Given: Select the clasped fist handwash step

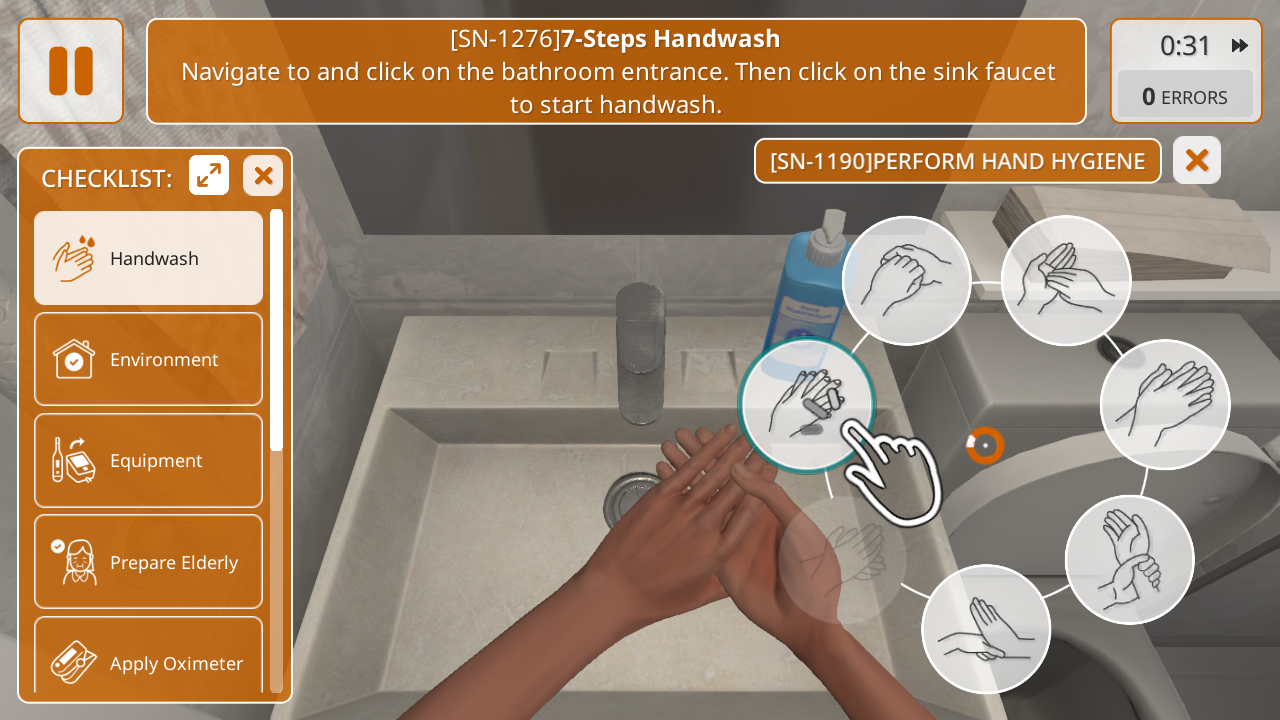Looking at the screenshot, I should click(906, 281).
